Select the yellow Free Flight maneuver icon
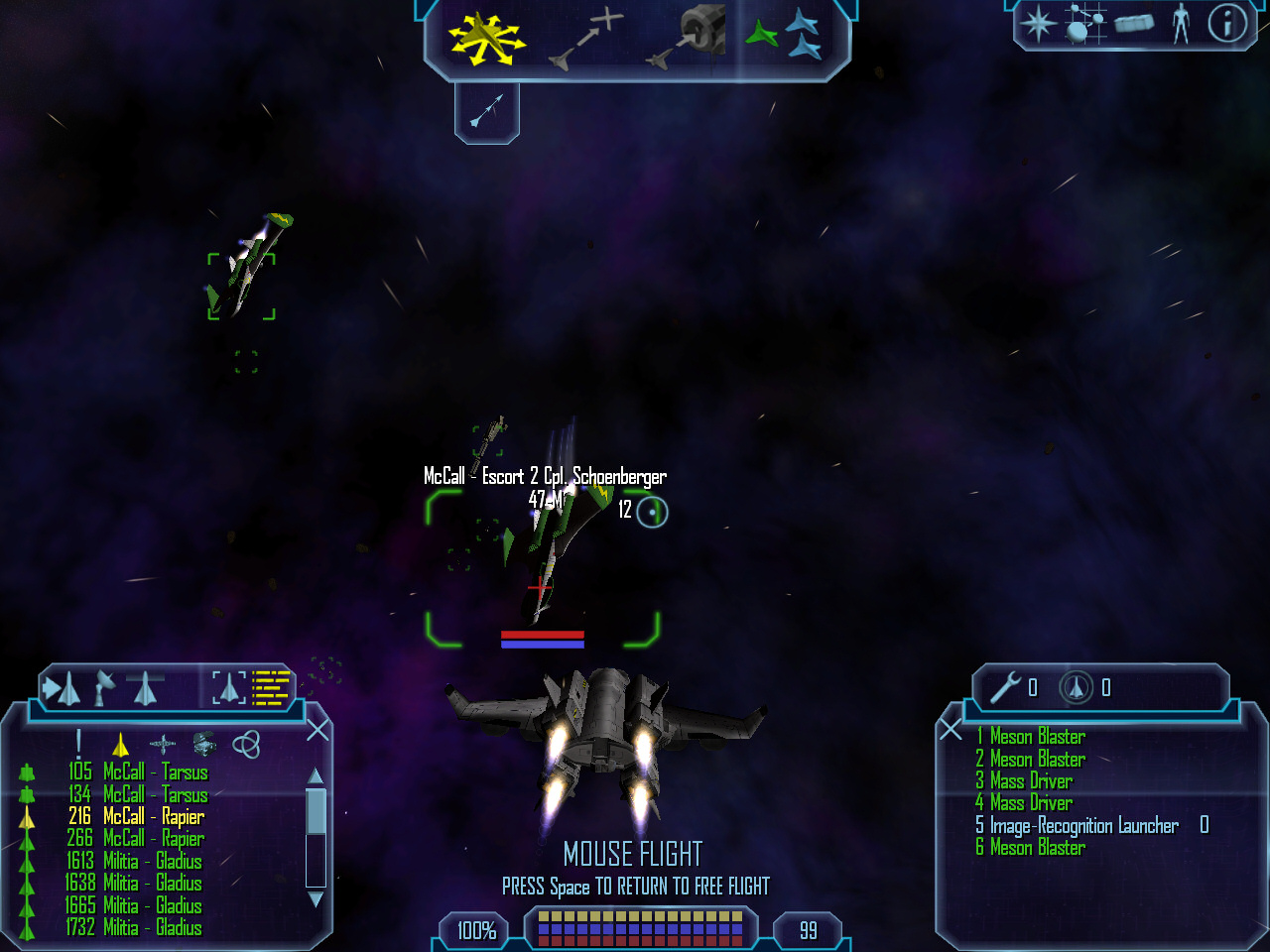Image resolution: width=1270 pixels, height=952 pixels. click(484, 41)
